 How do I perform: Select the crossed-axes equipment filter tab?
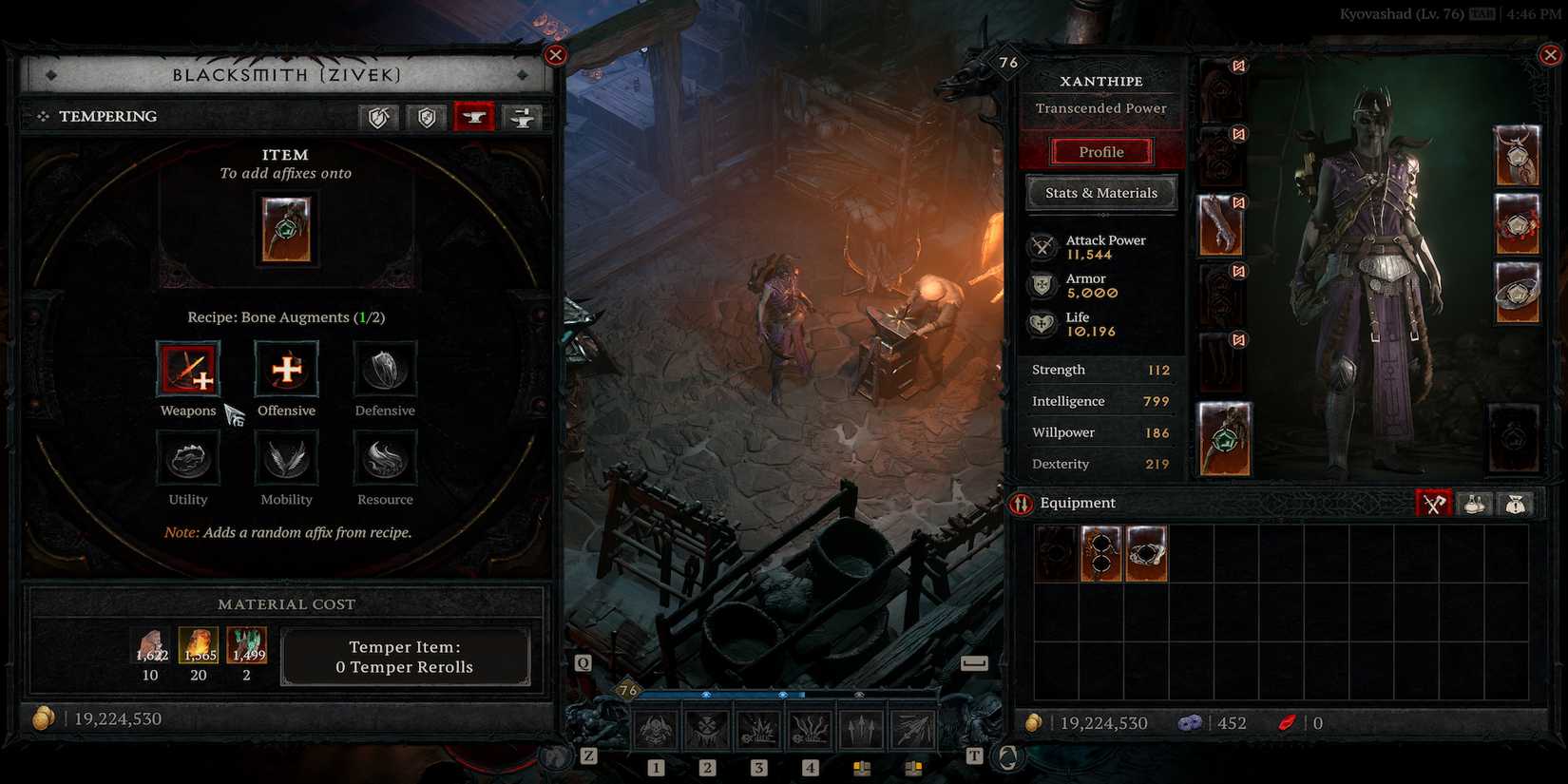(1434, 504)
